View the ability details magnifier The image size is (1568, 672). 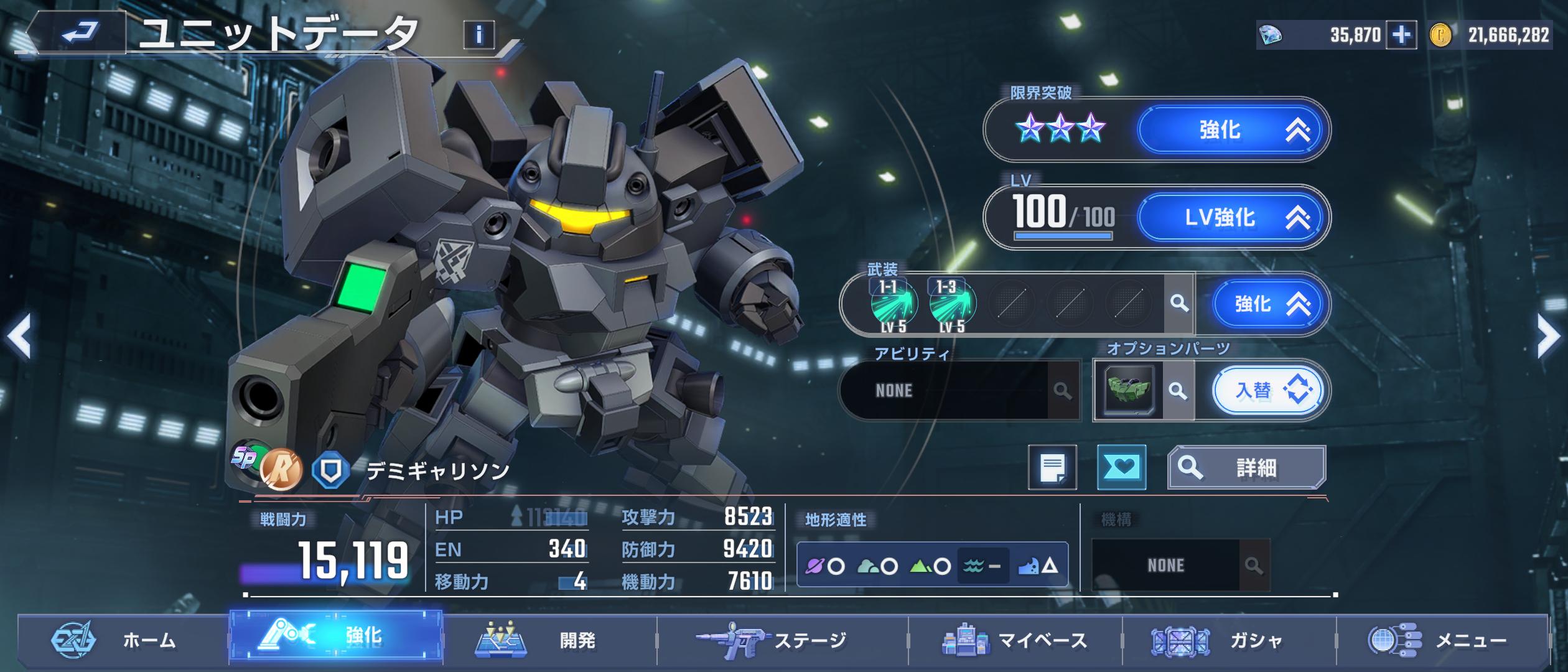click(1062, 391)
